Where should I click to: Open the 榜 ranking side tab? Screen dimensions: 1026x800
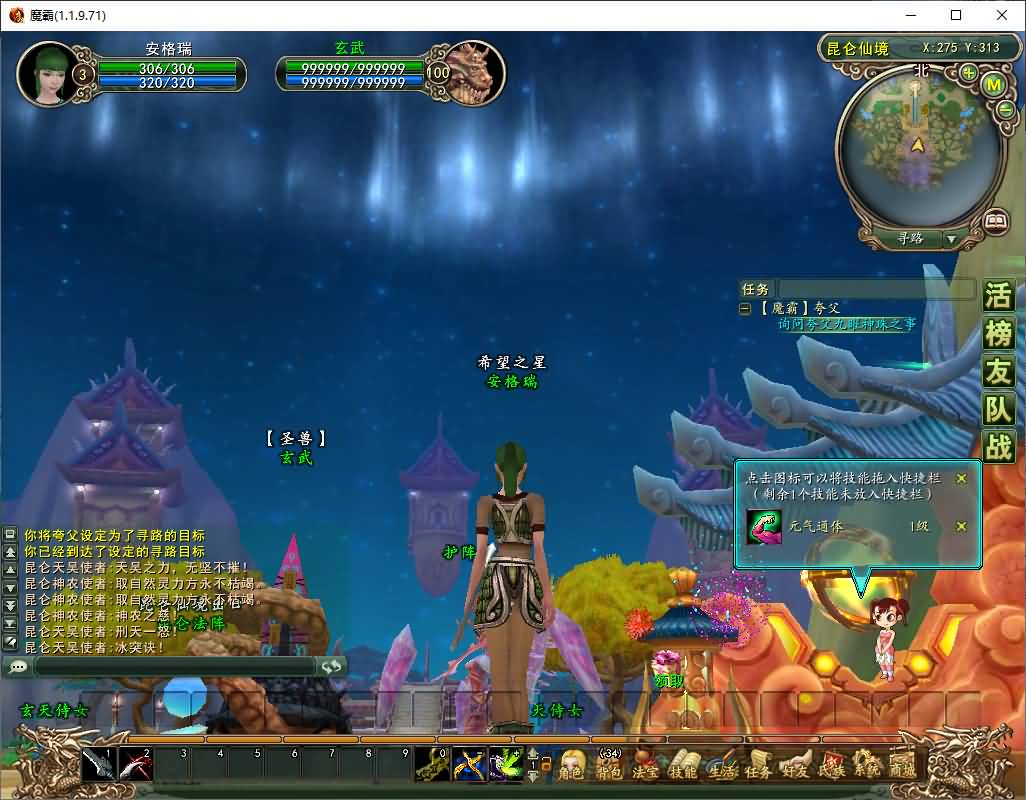[x=998, y=334]
